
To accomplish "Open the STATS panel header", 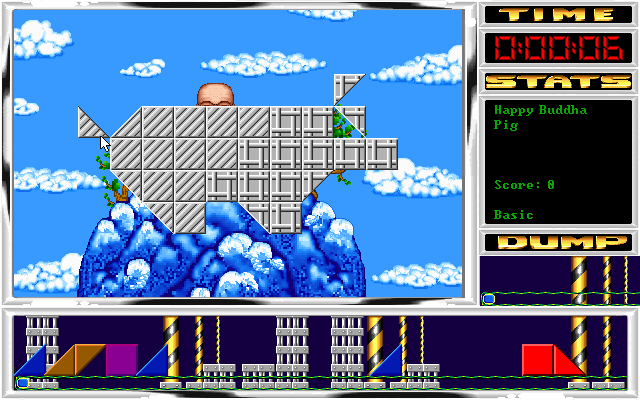I will tap(558, 81).
